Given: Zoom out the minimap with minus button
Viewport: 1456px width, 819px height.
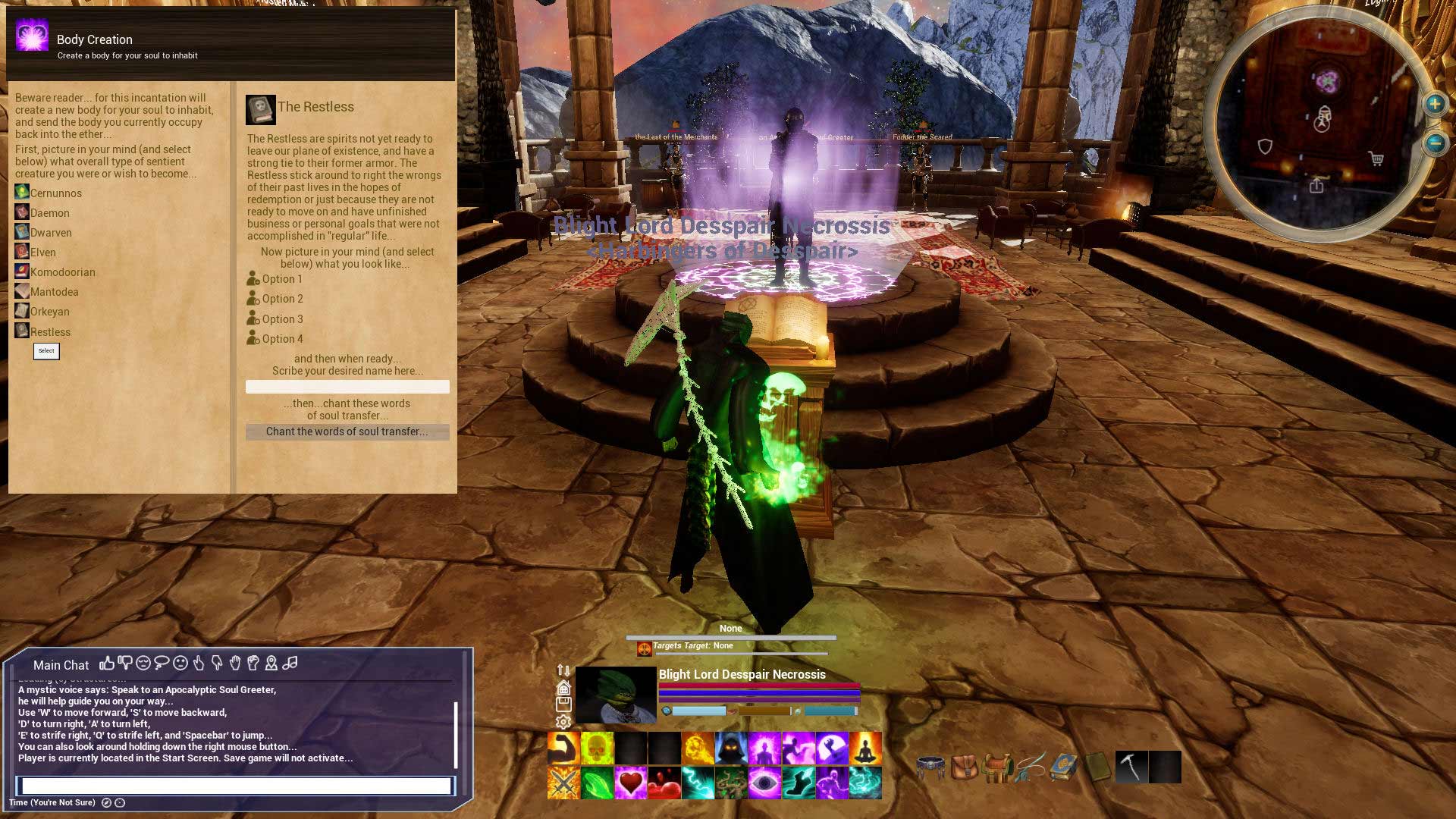Looking at the screenshot, I should [x=1435, y=143].
